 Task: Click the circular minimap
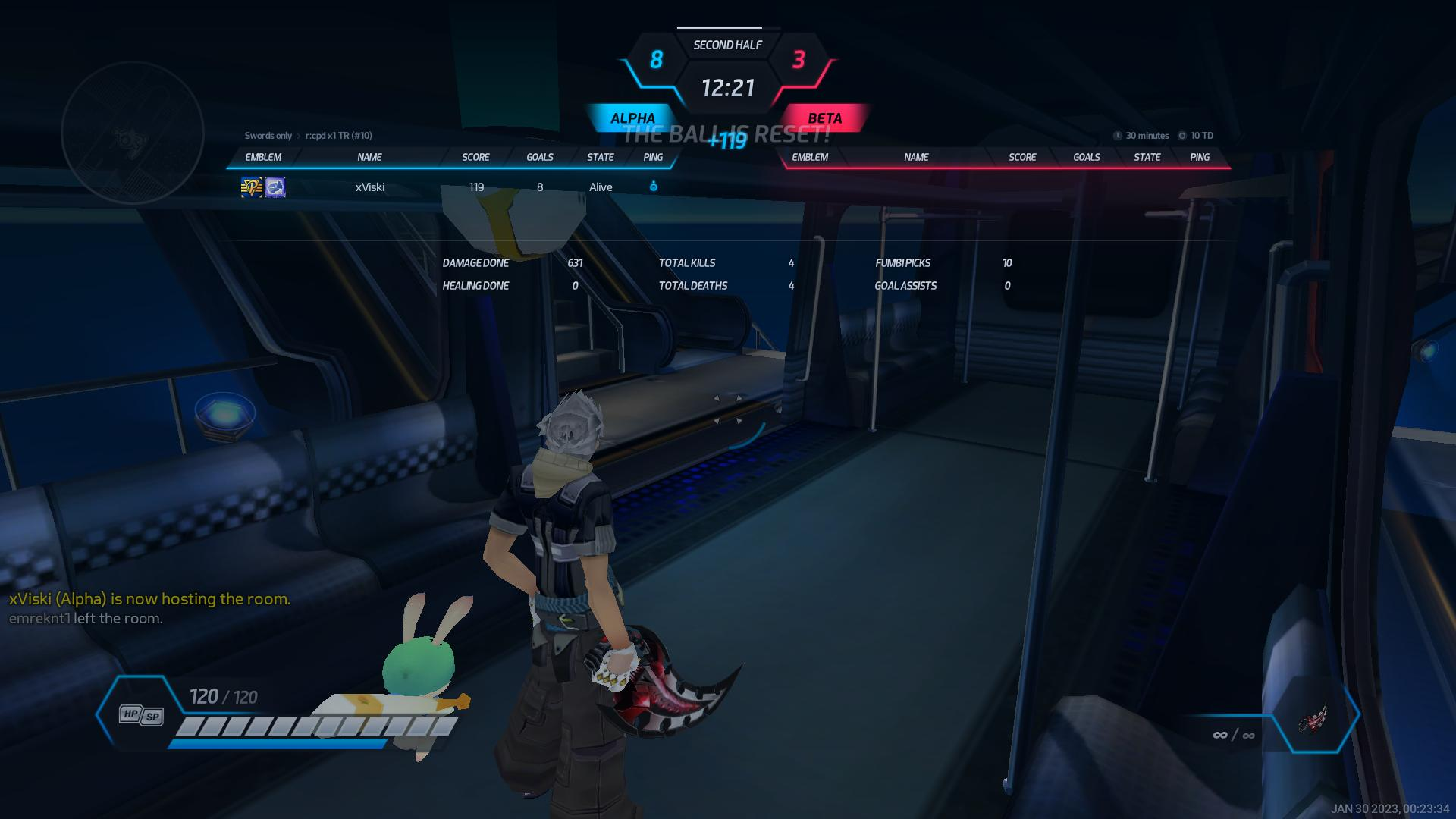[133, 133]
